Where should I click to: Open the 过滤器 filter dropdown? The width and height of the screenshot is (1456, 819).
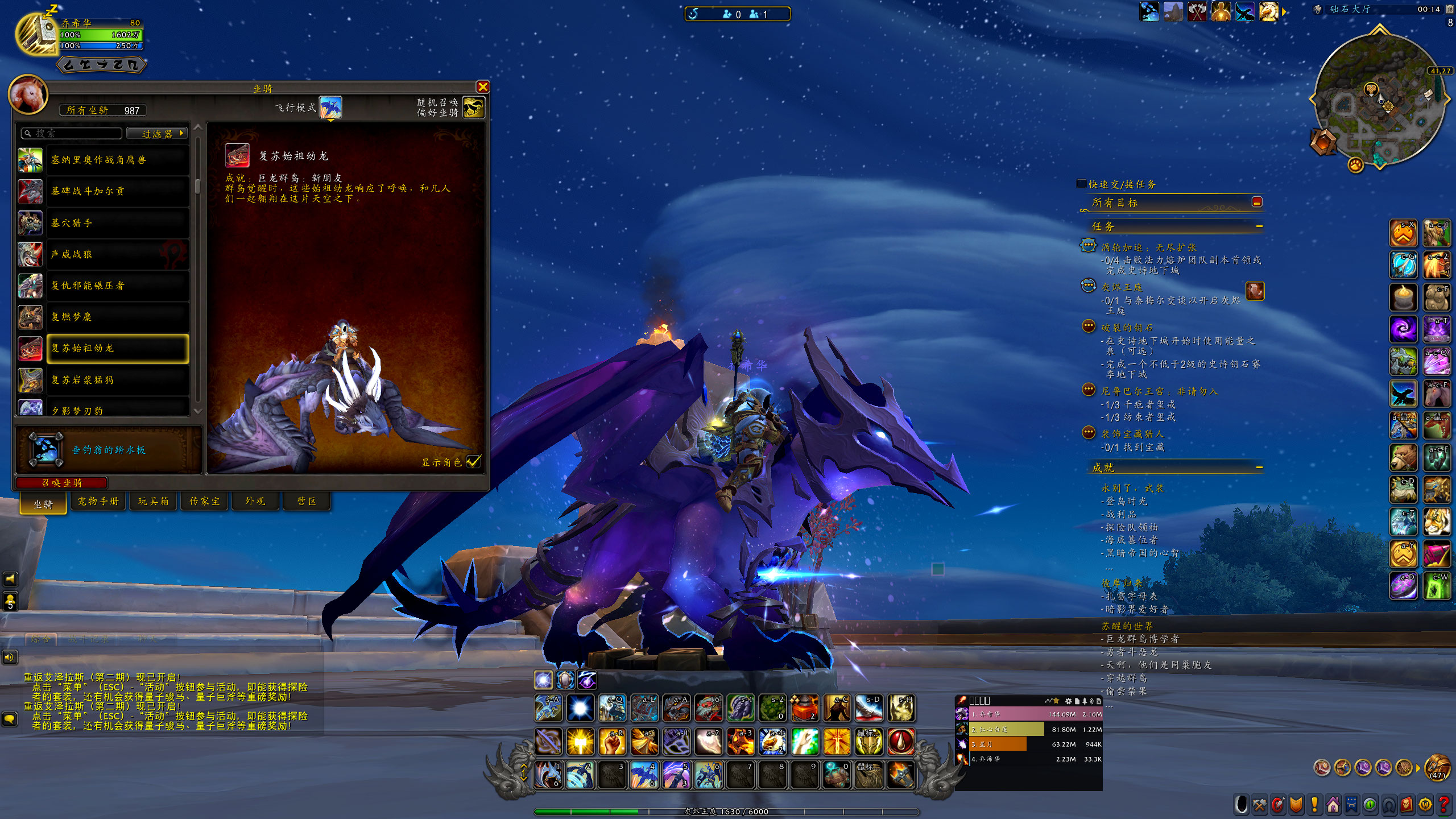pyautogui.click(x=157, y=134)
